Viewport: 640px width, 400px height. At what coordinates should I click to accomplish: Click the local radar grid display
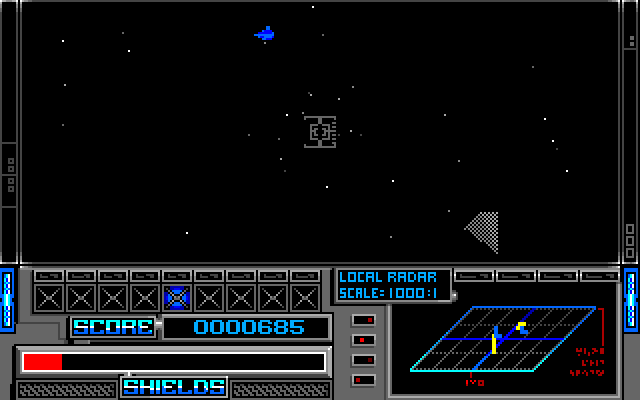(504, 339)
